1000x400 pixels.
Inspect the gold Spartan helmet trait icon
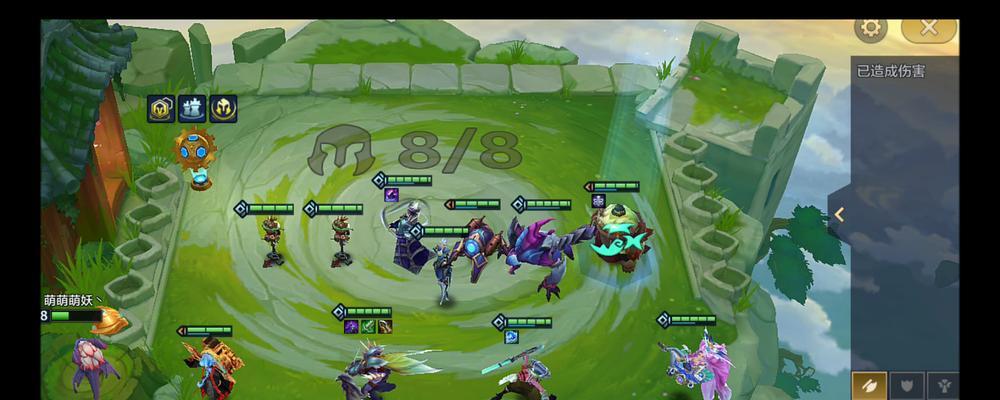point(222,108)
